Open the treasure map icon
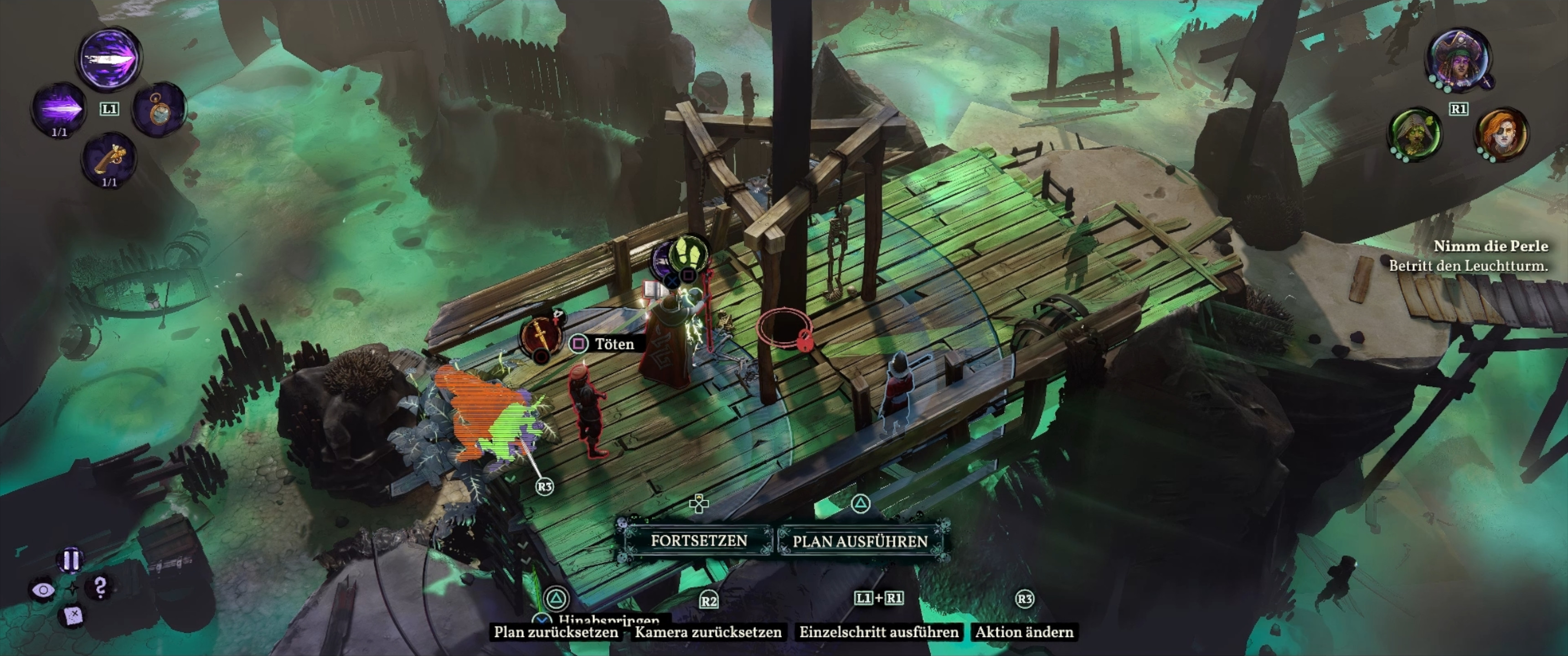This screenshot has height=656, width=1568. [x=72, y=616]
